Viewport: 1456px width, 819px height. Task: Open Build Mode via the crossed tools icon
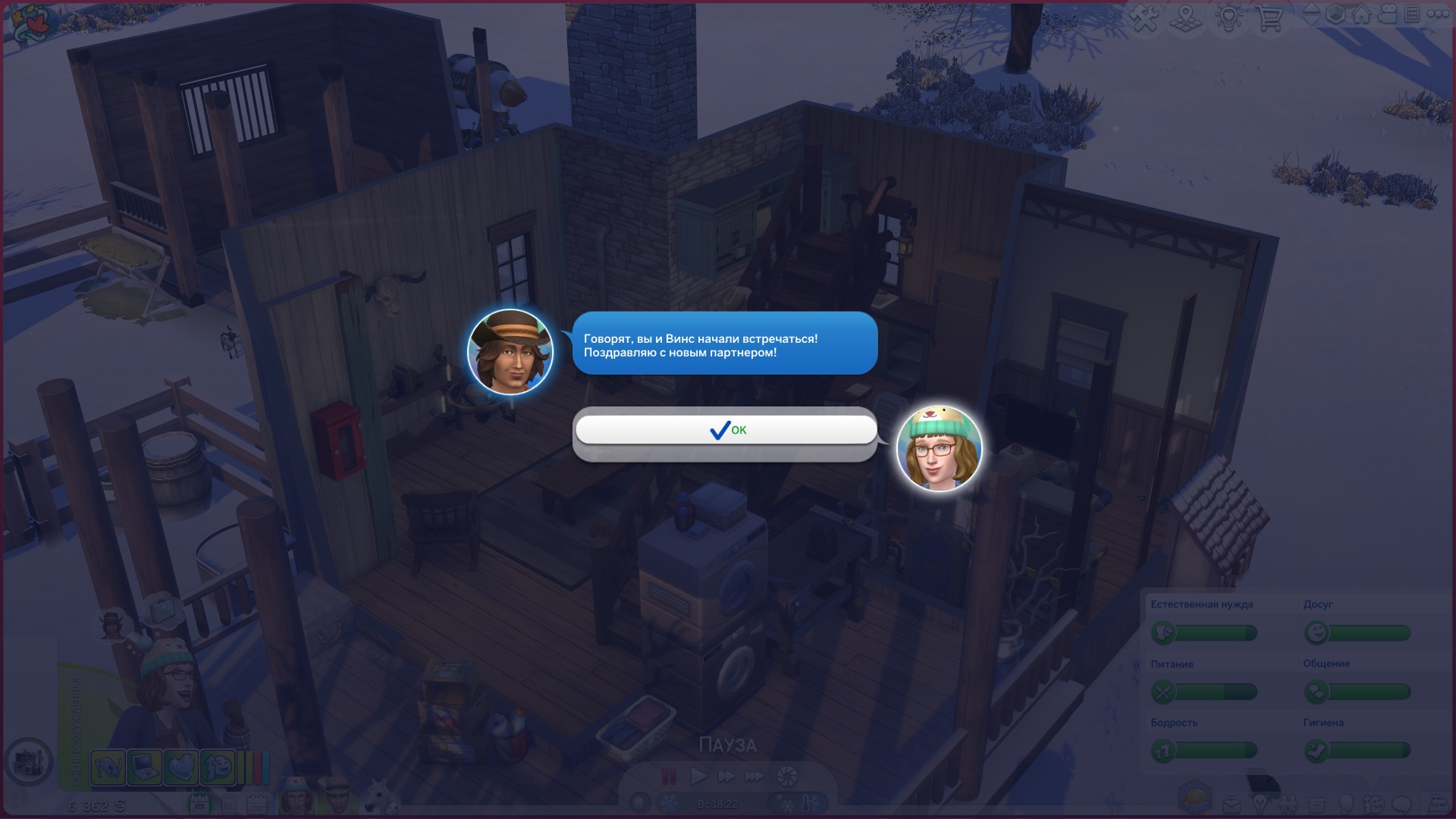pyautogui.click(x=1145, y=17)
